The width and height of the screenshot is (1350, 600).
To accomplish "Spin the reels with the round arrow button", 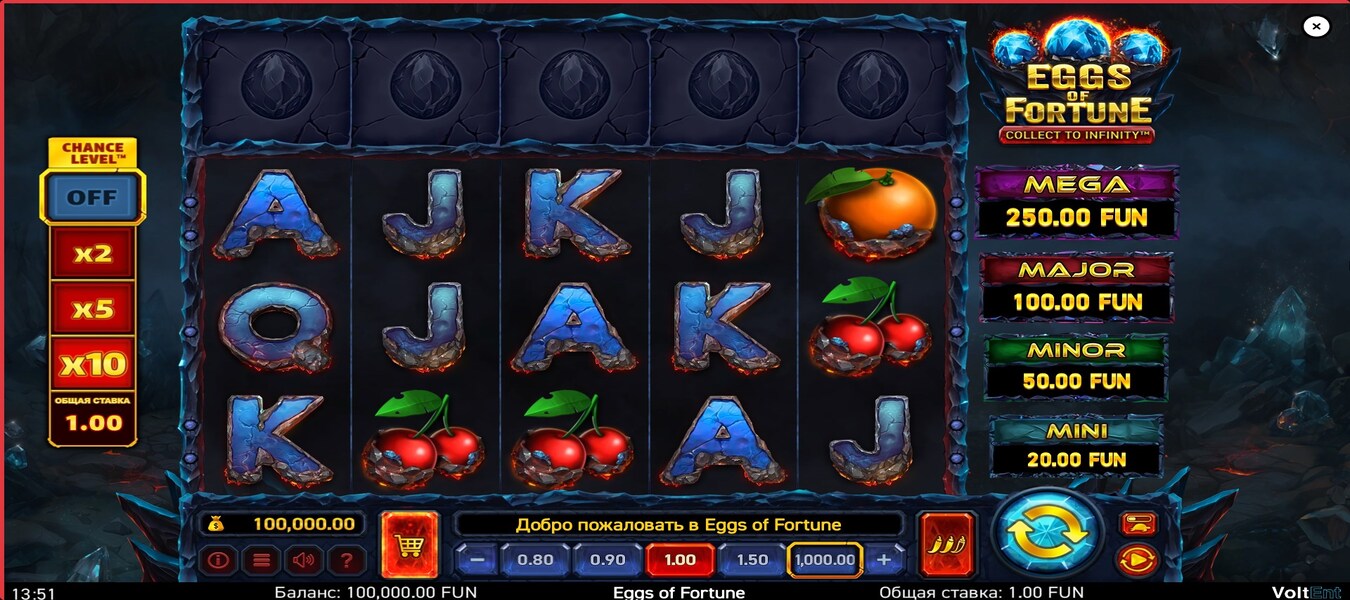I will (x=1046, y=533).
